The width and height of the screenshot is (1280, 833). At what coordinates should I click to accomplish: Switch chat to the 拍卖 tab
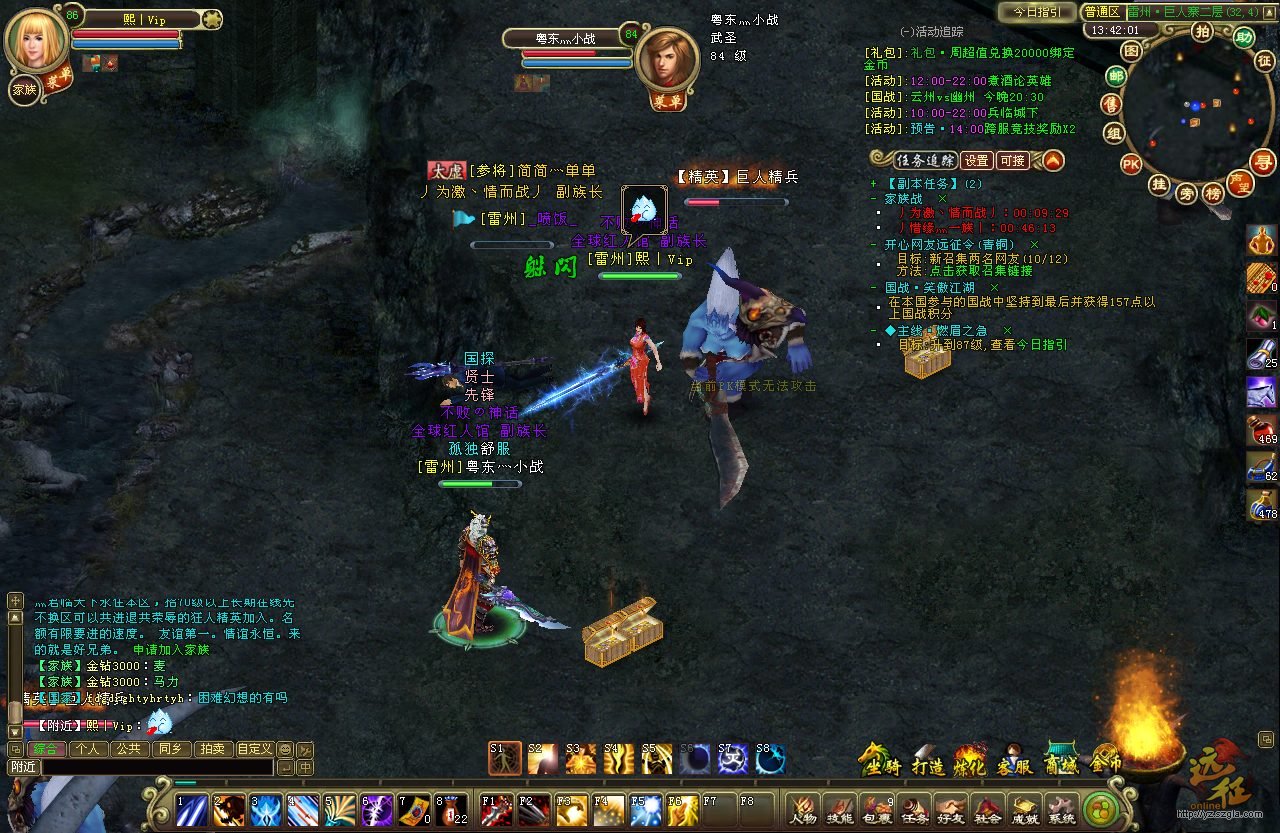pyautogui.click(x=212, y=748)
